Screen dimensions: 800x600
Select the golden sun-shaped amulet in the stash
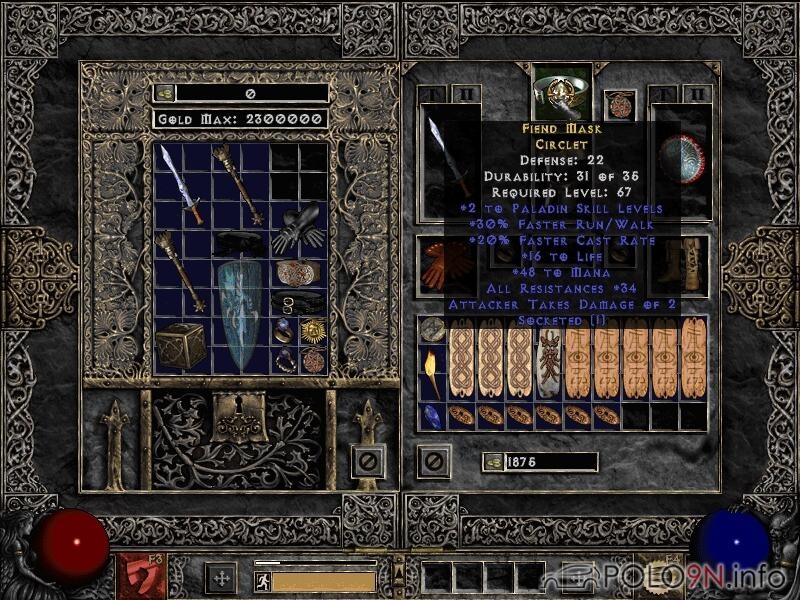313,331
